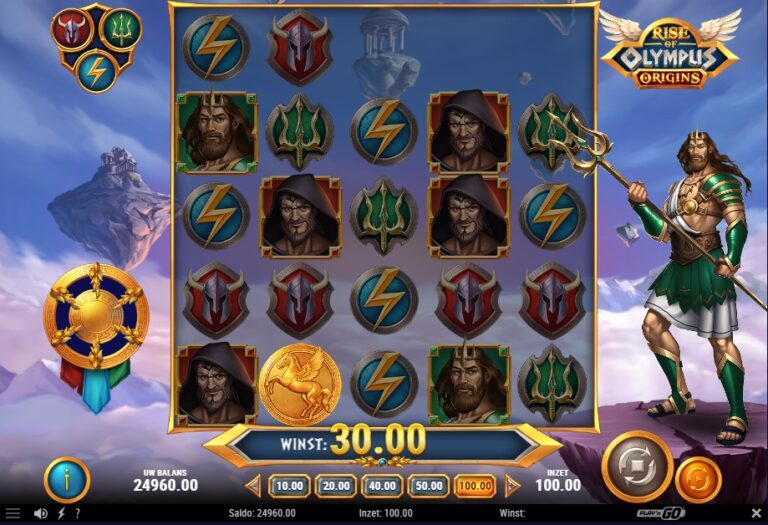Spin the reels with the large spin button
Viewport: 768px width, 525px height.
pos(637,466)
